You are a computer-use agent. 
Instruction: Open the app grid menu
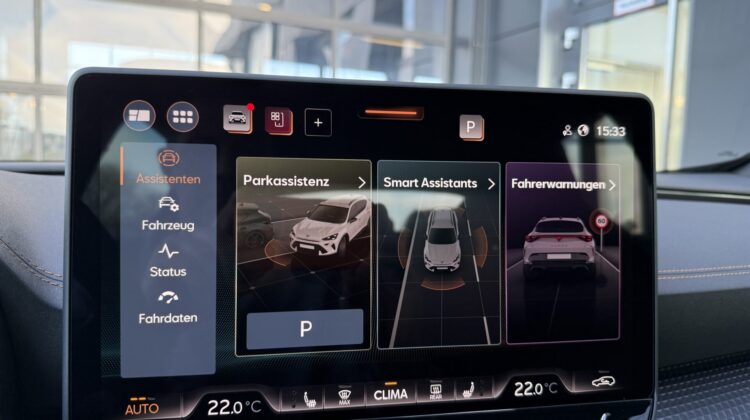(x=182, y=116)
